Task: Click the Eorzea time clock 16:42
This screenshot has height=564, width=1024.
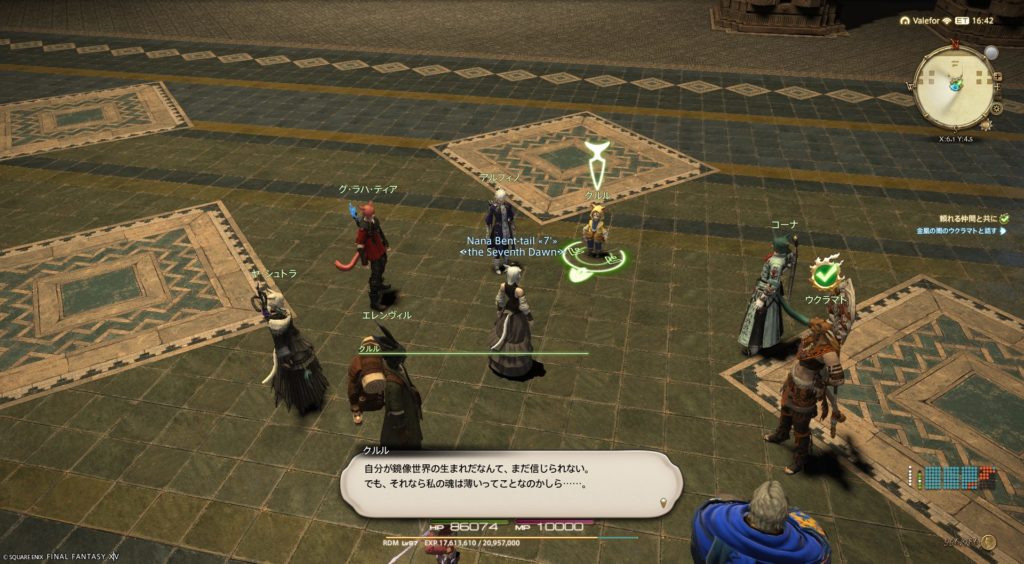Action: point(980,20)
